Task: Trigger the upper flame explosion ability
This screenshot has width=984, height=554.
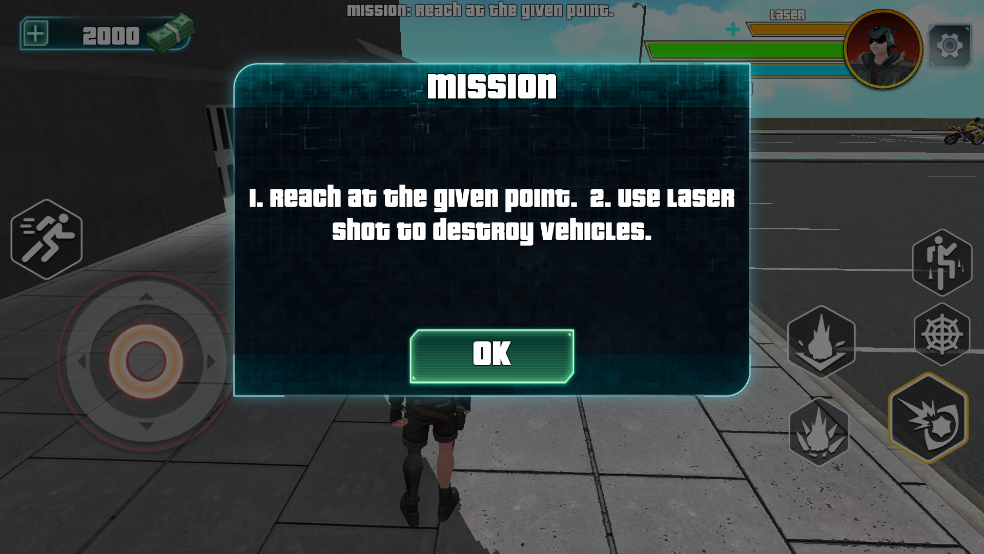Action: (821, 341)
